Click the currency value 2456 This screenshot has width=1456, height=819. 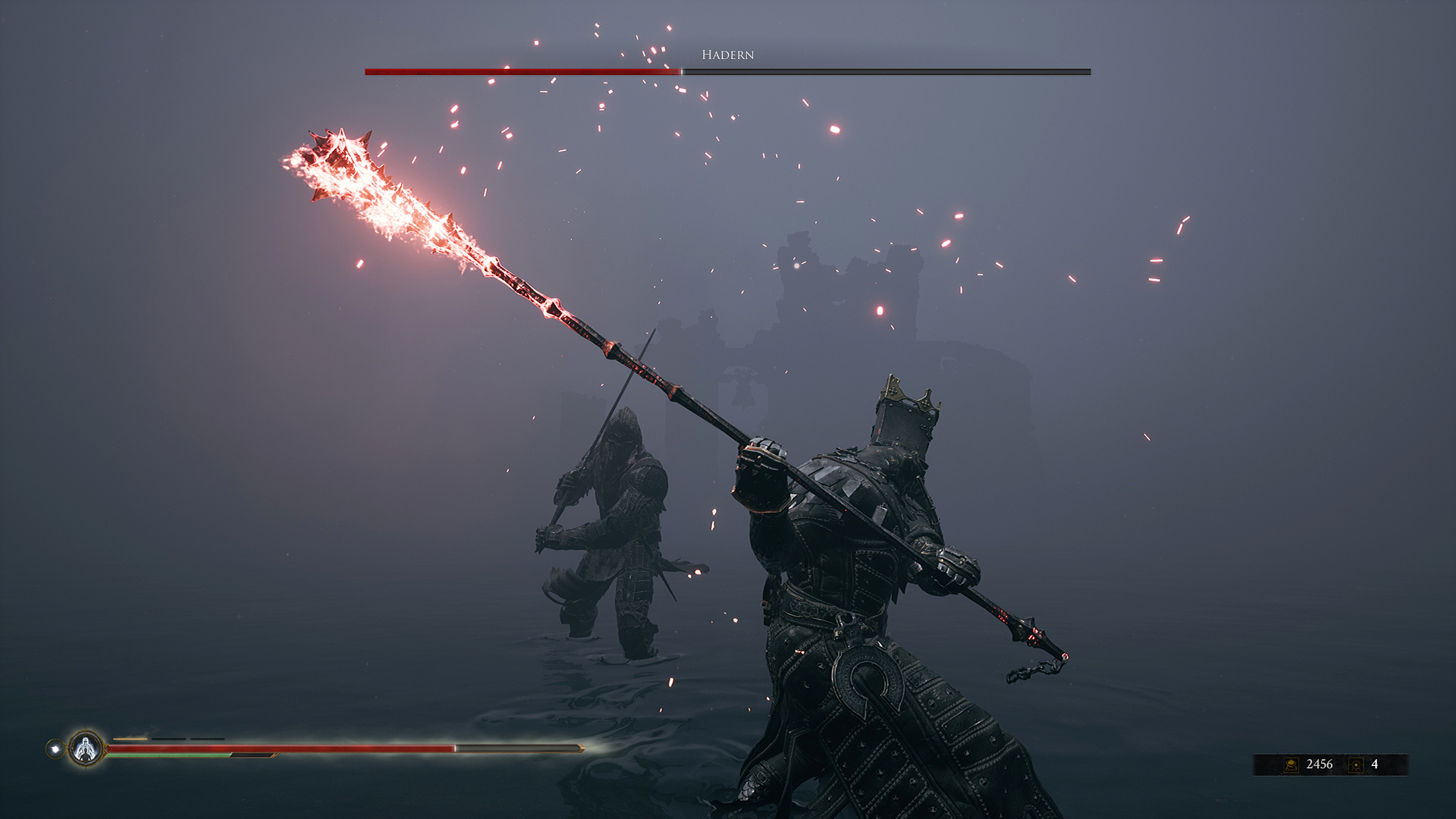click(1319, 764)
